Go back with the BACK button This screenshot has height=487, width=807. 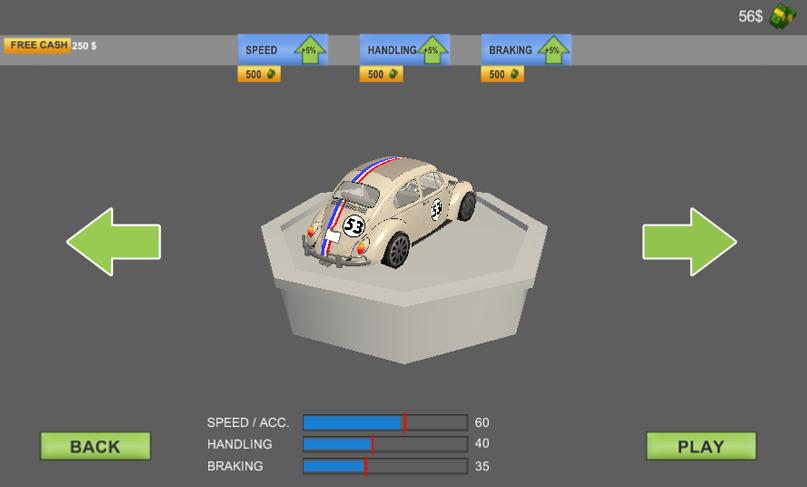click(95, 446)
